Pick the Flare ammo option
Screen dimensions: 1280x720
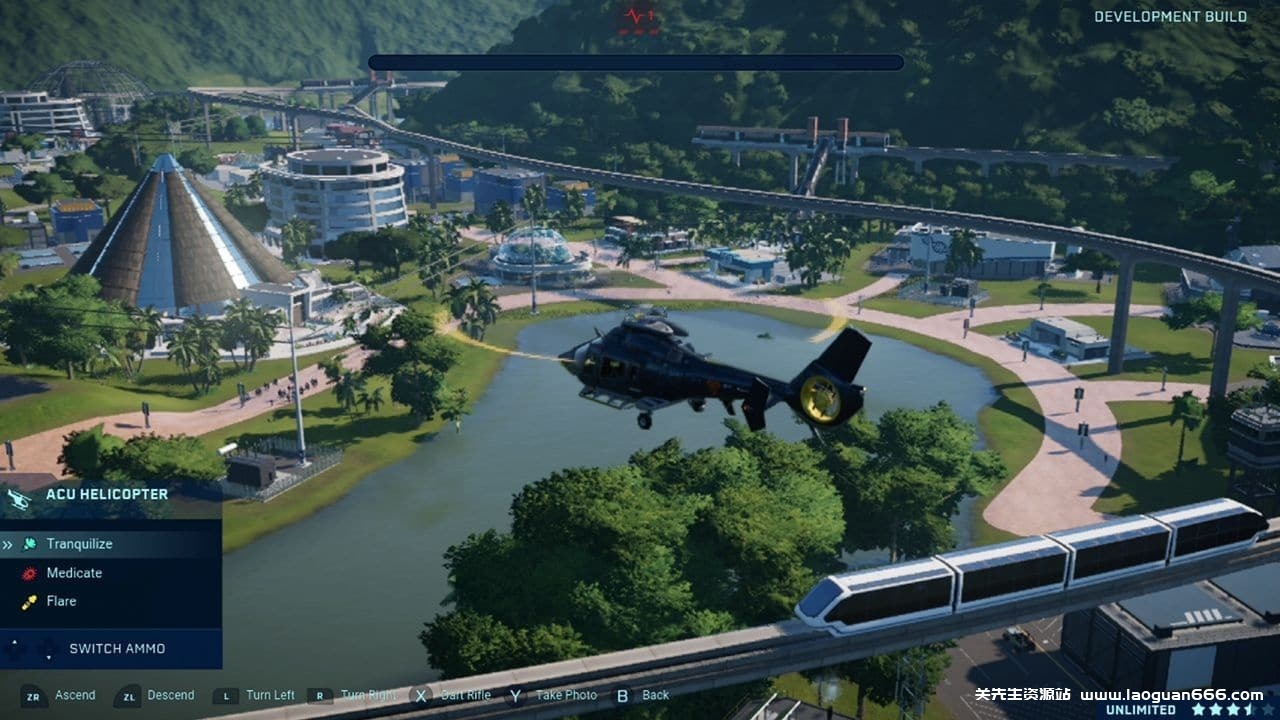click(x=61, y=601)
